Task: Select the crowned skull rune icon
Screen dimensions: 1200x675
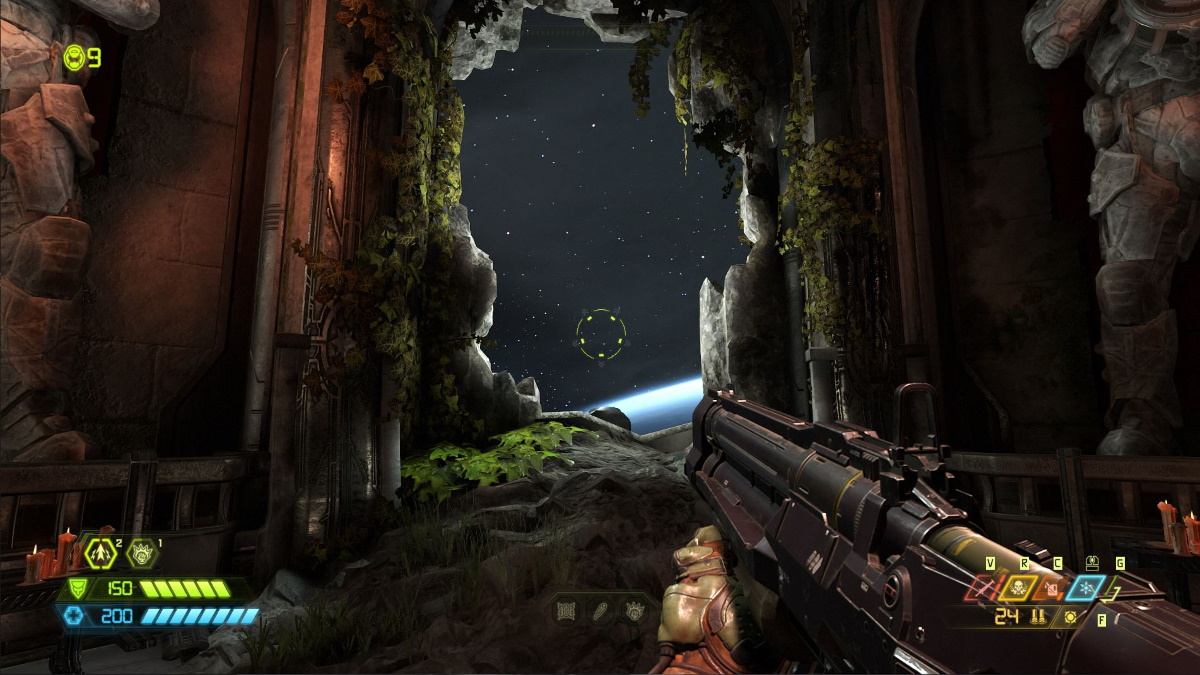Action: (634, 610)
